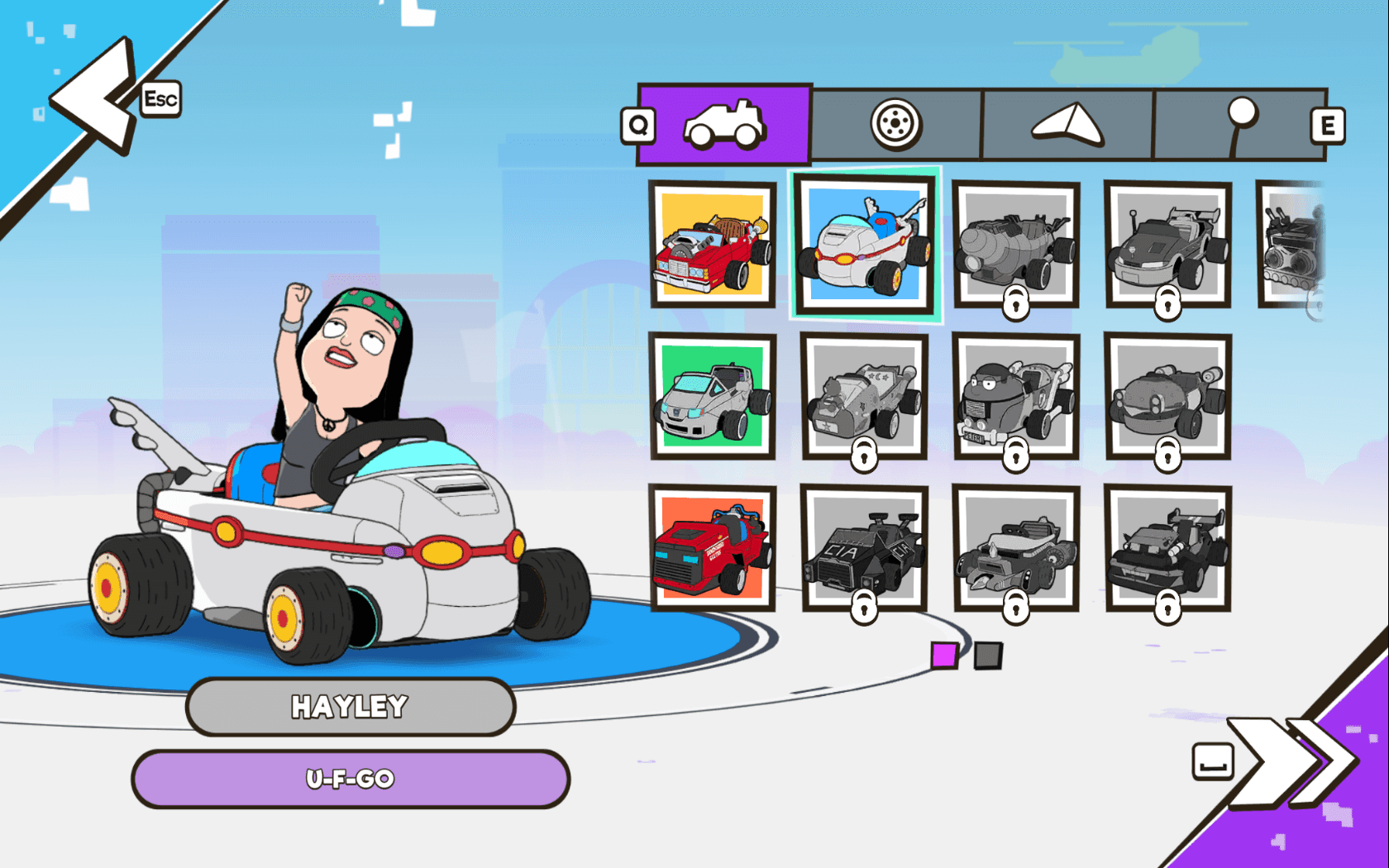The width and height of the screenshot is (1389, 868).
Task: Click the locked kart with star decals
Action: [865, 397]
